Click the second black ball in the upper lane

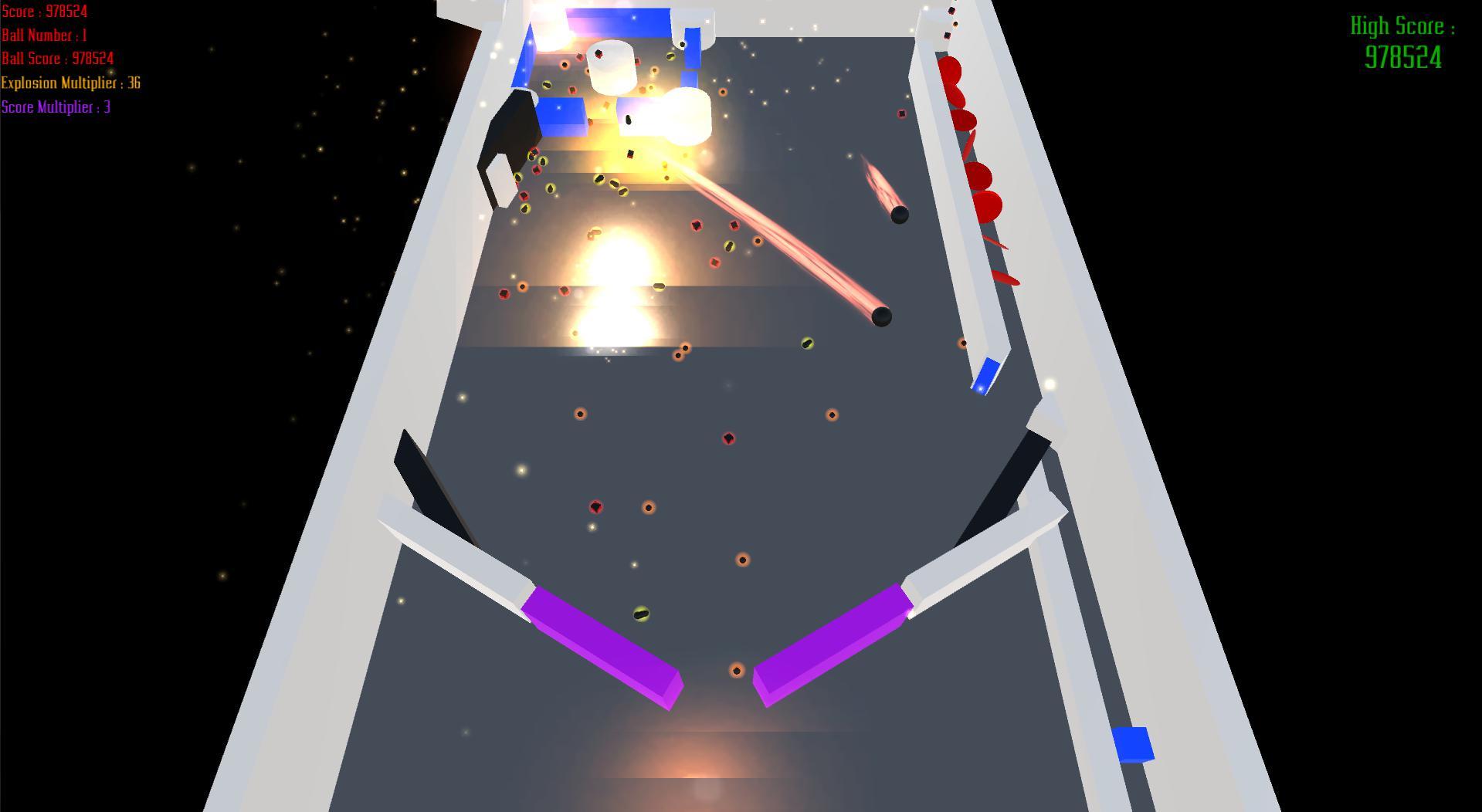(900, 216)
